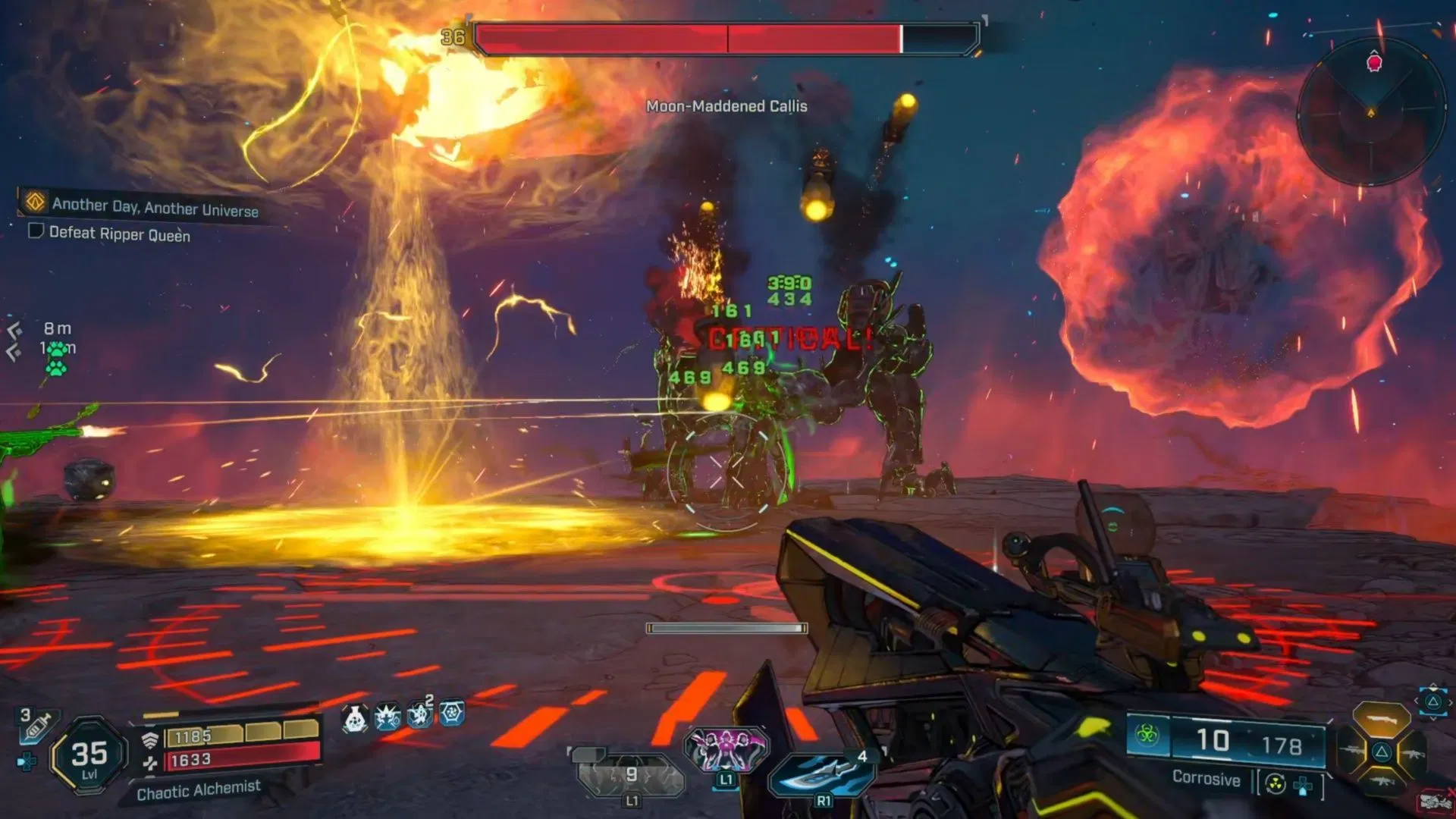Select the right-hand assault rifle weapon slot
This screenshot has width=1456, height=819.
[1412, 753]
